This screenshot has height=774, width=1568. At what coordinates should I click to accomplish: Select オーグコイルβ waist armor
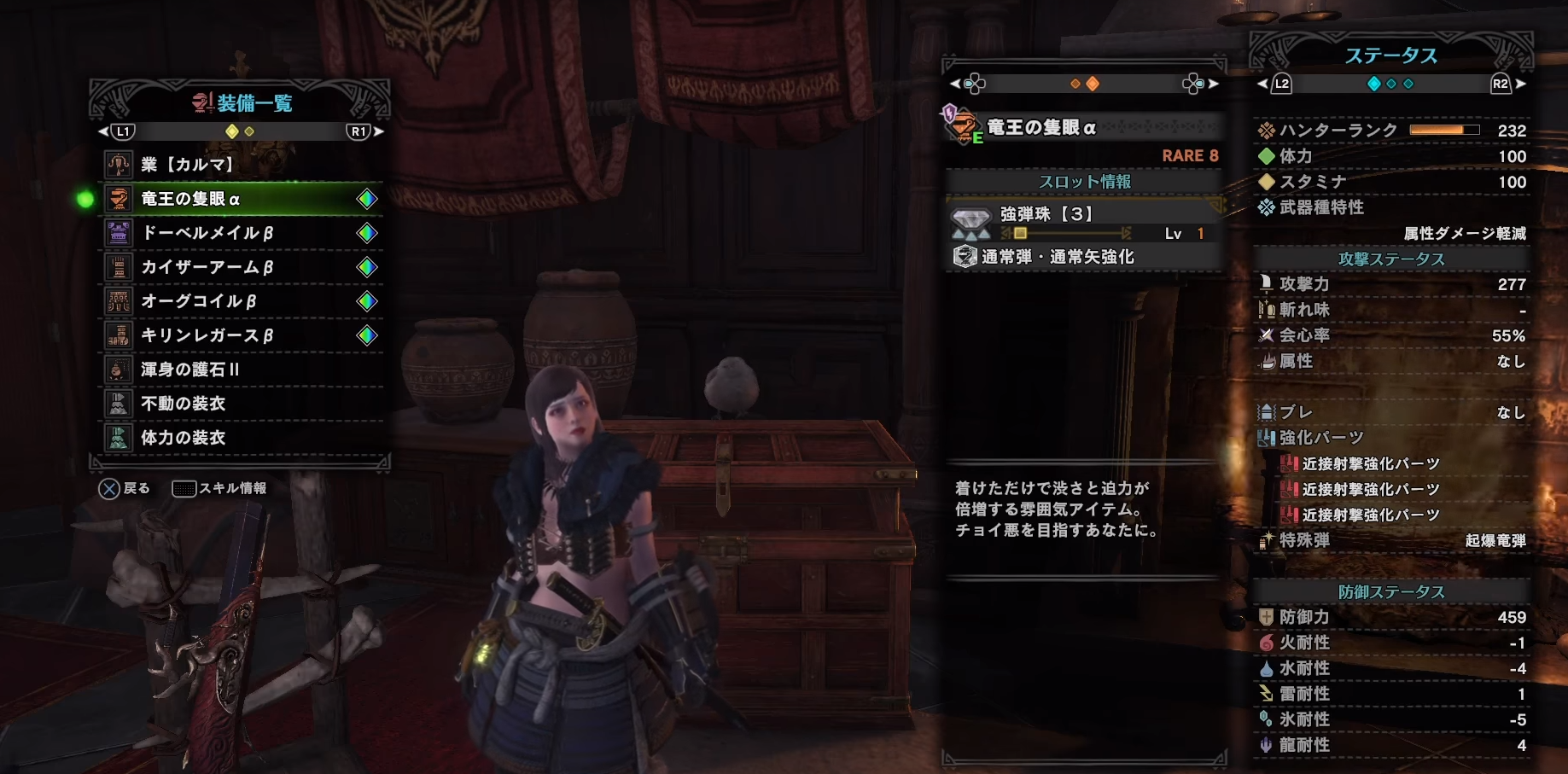(242, 301)
